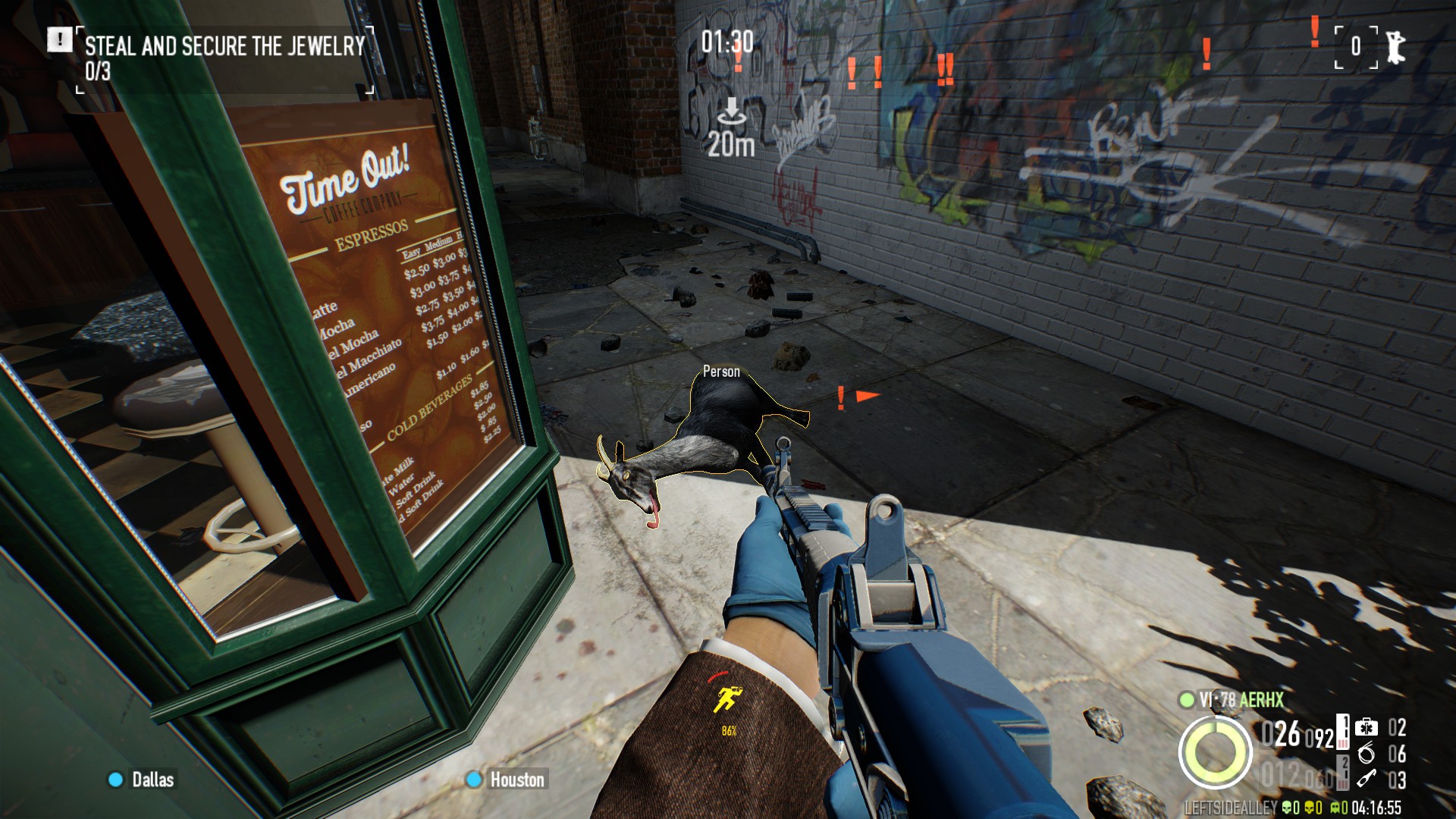The image size is (1456, 819).
Task: Click the medic bag deployable icon
Action: tap(1367, 727)
